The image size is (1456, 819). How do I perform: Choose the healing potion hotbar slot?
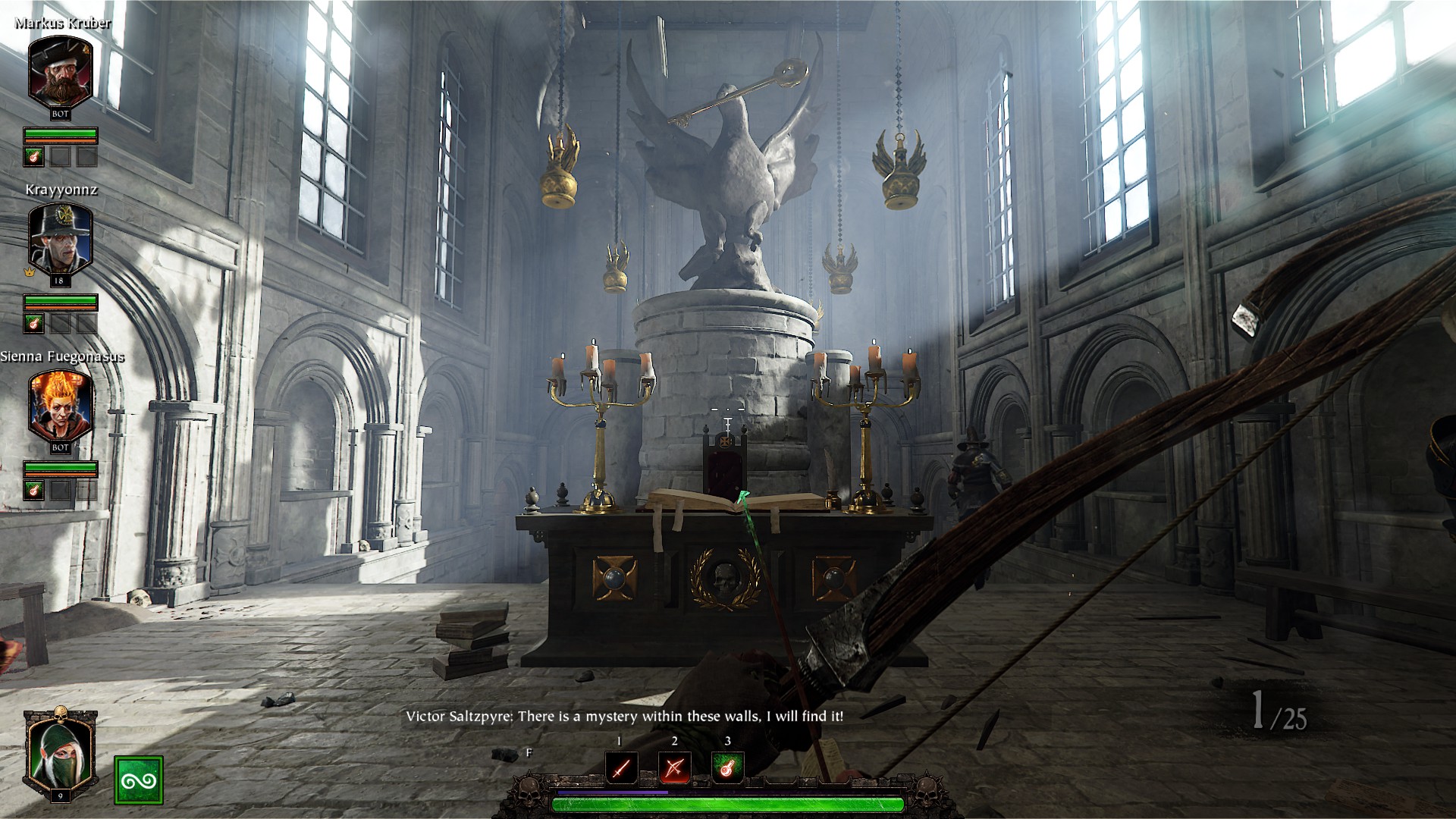pyautogui.click(x=727, y=769)
